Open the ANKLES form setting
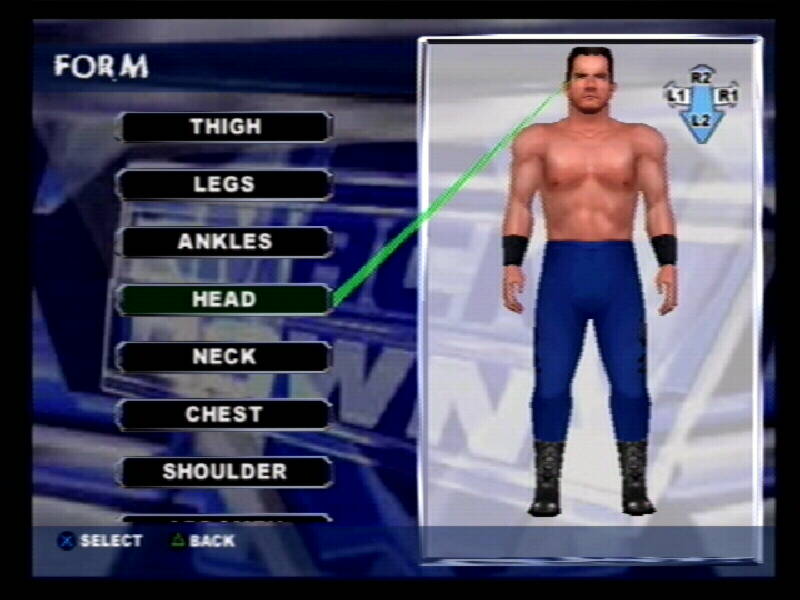 (225, 242)
